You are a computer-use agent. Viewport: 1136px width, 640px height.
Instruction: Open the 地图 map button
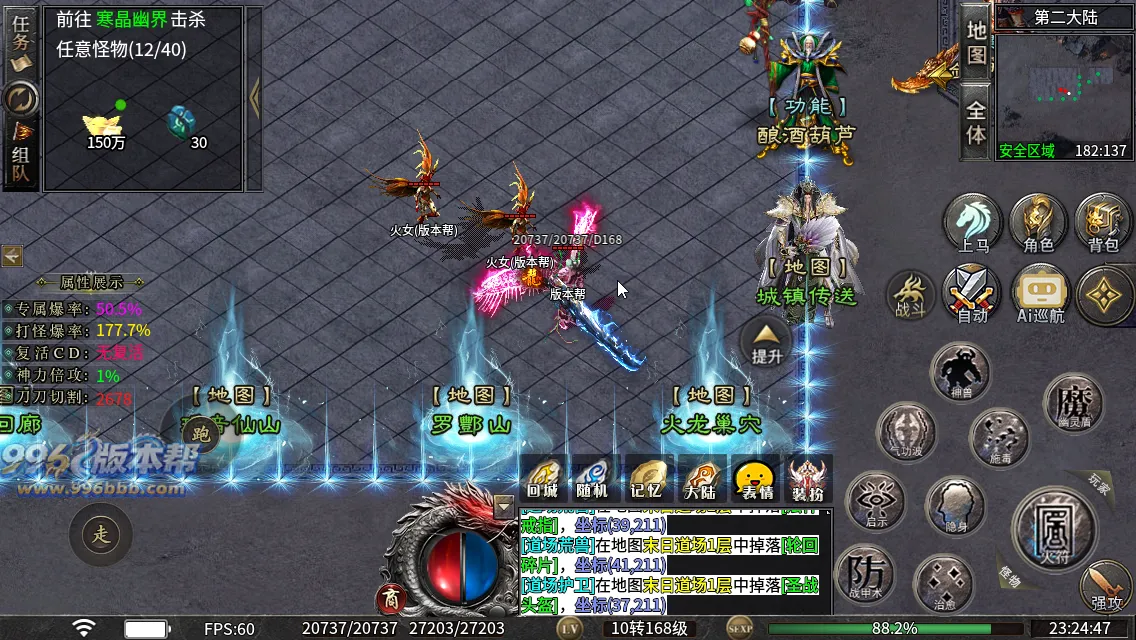[x=976, y=40]
